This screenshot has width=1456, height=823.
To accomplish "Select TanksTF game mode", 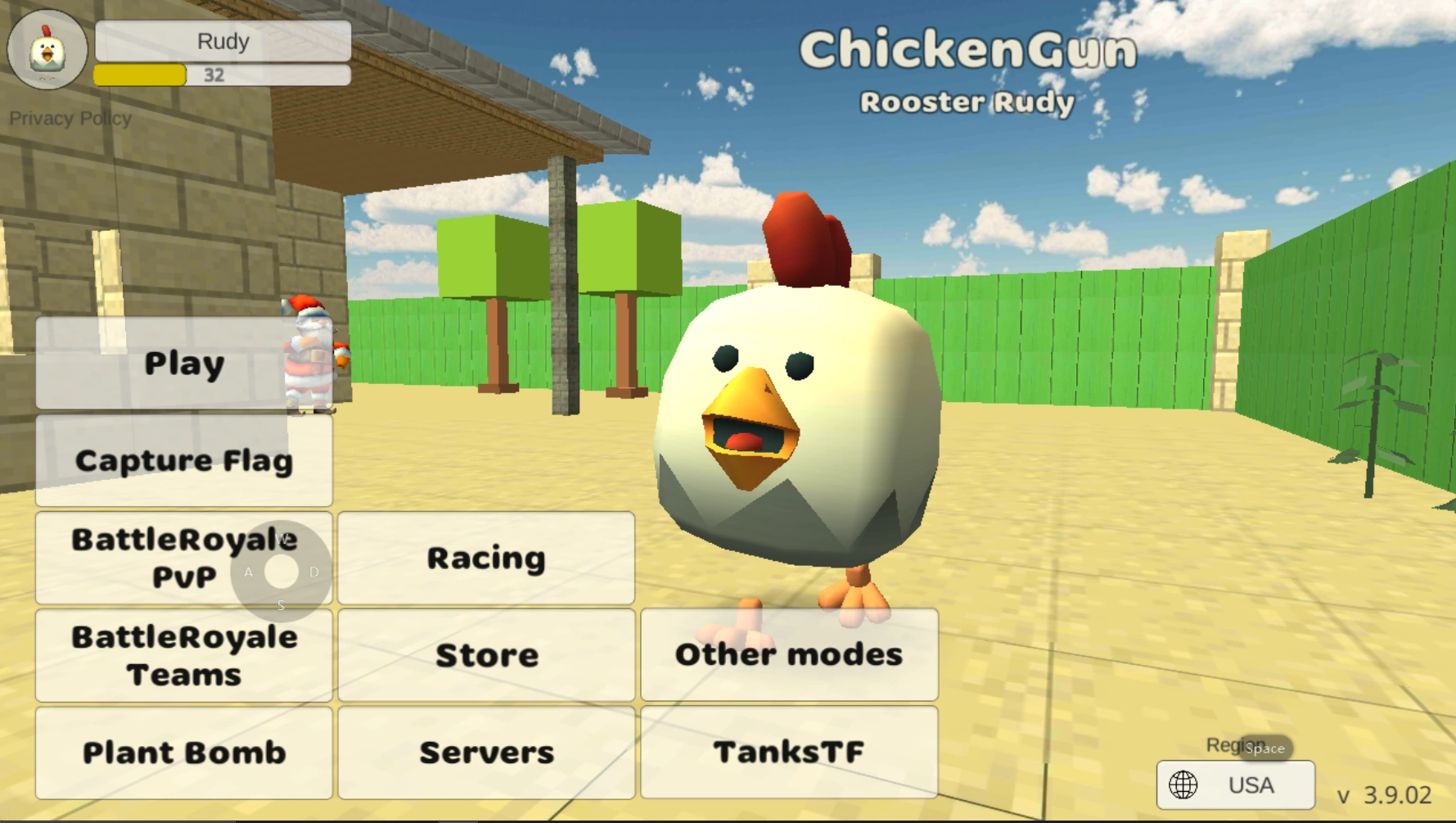I will point(787,751).
